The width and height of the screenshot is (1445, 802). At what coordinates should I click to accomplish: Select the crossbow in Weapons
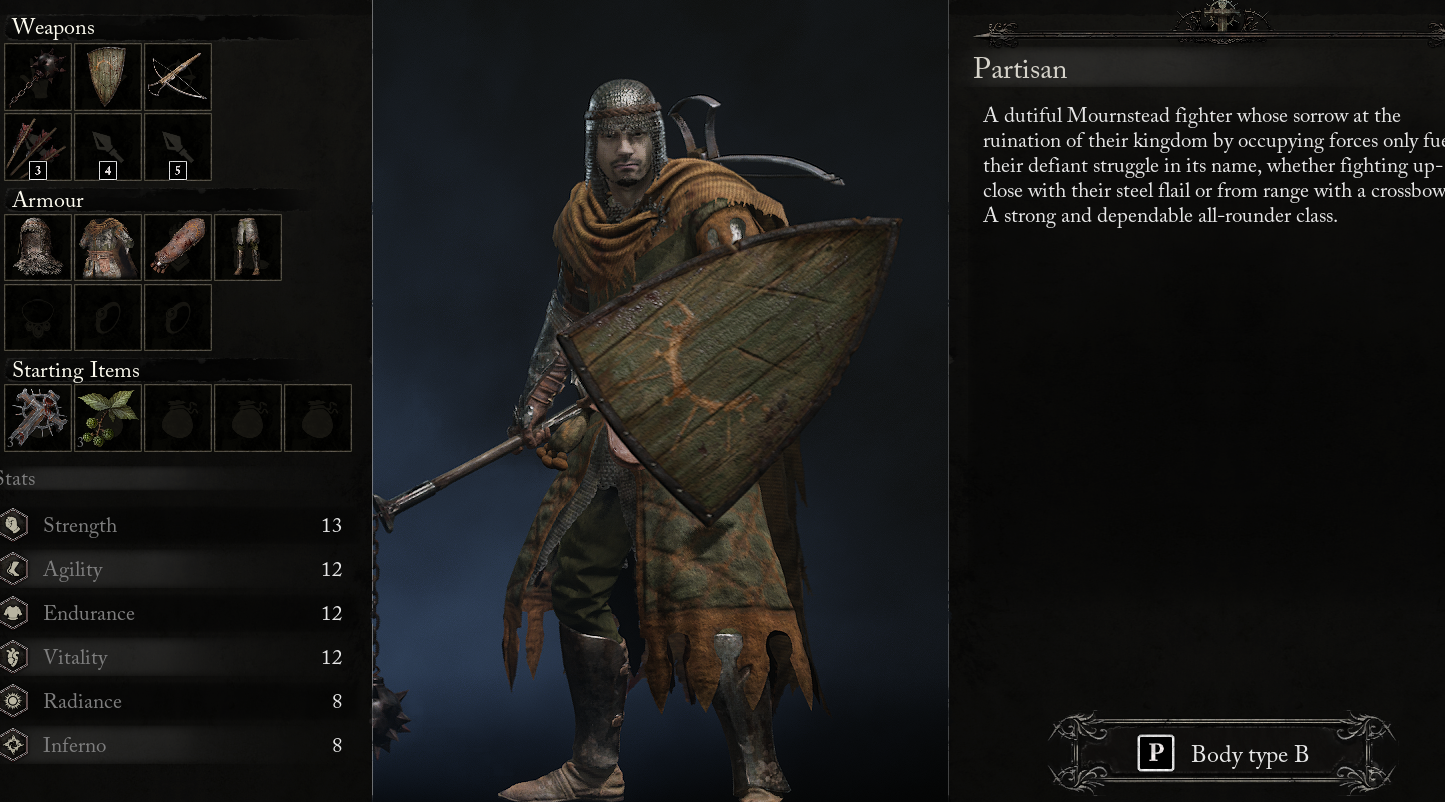177,77
